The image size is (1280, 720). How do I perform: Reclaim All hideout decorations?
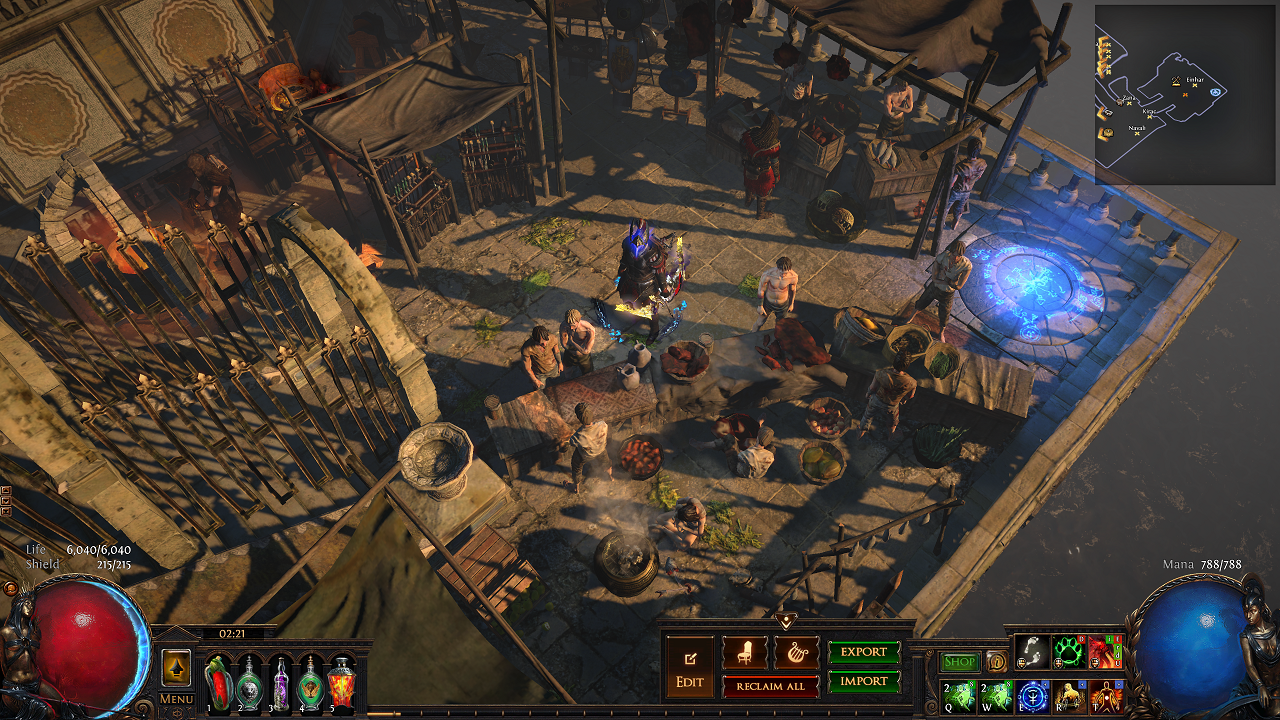(x=770, y=686)
